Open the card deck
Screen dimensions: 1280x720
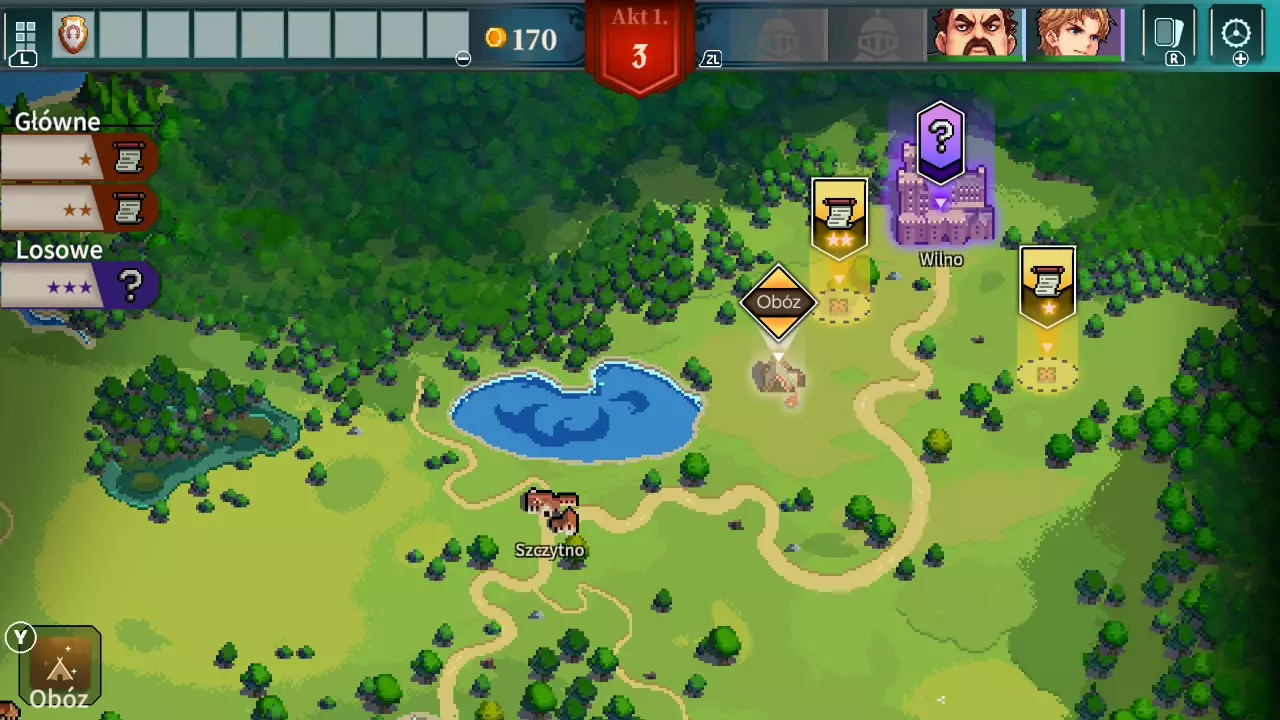tap(1168, 34)
